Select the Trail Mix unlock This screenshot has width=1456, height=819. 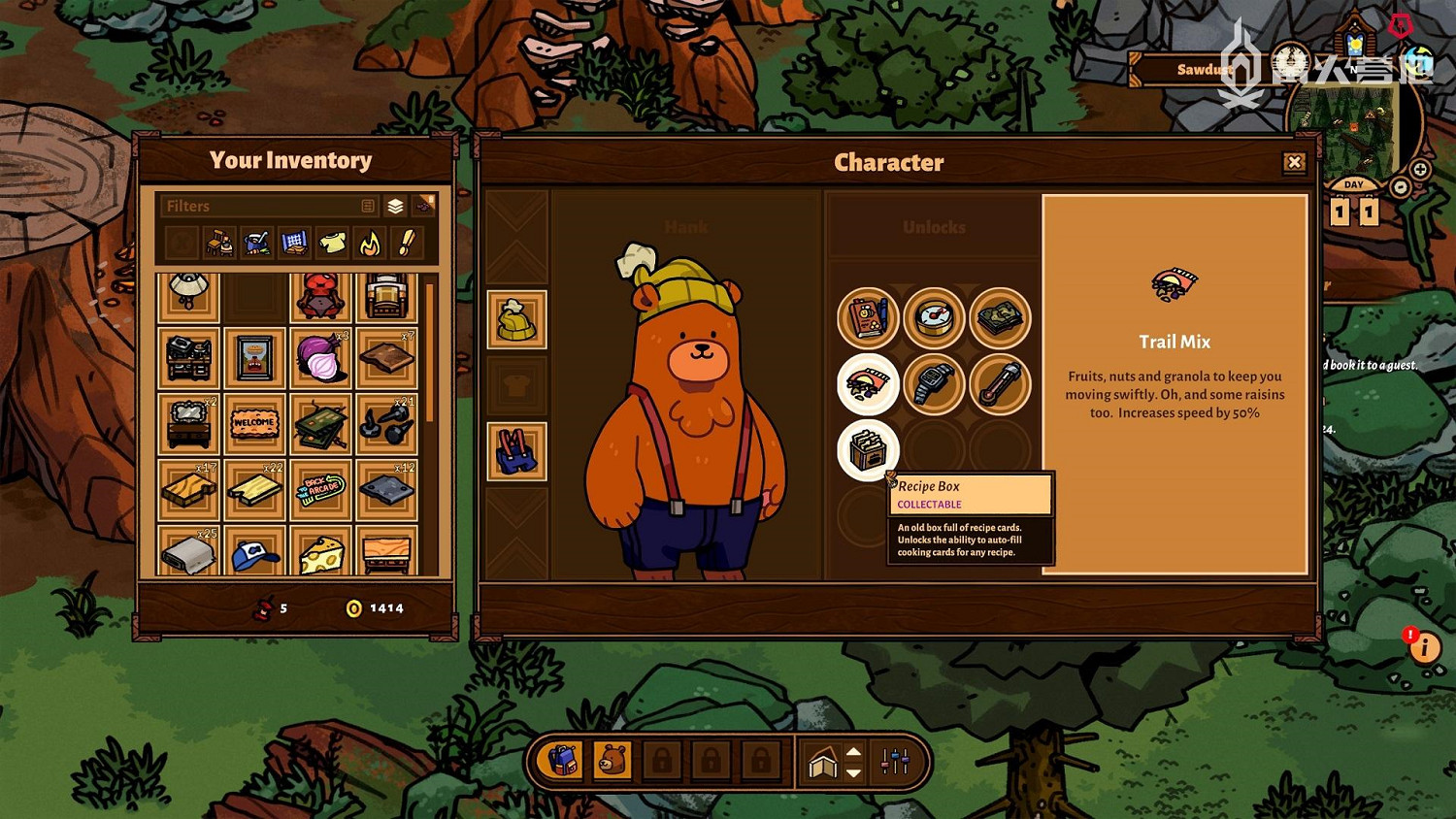[868, 384]
